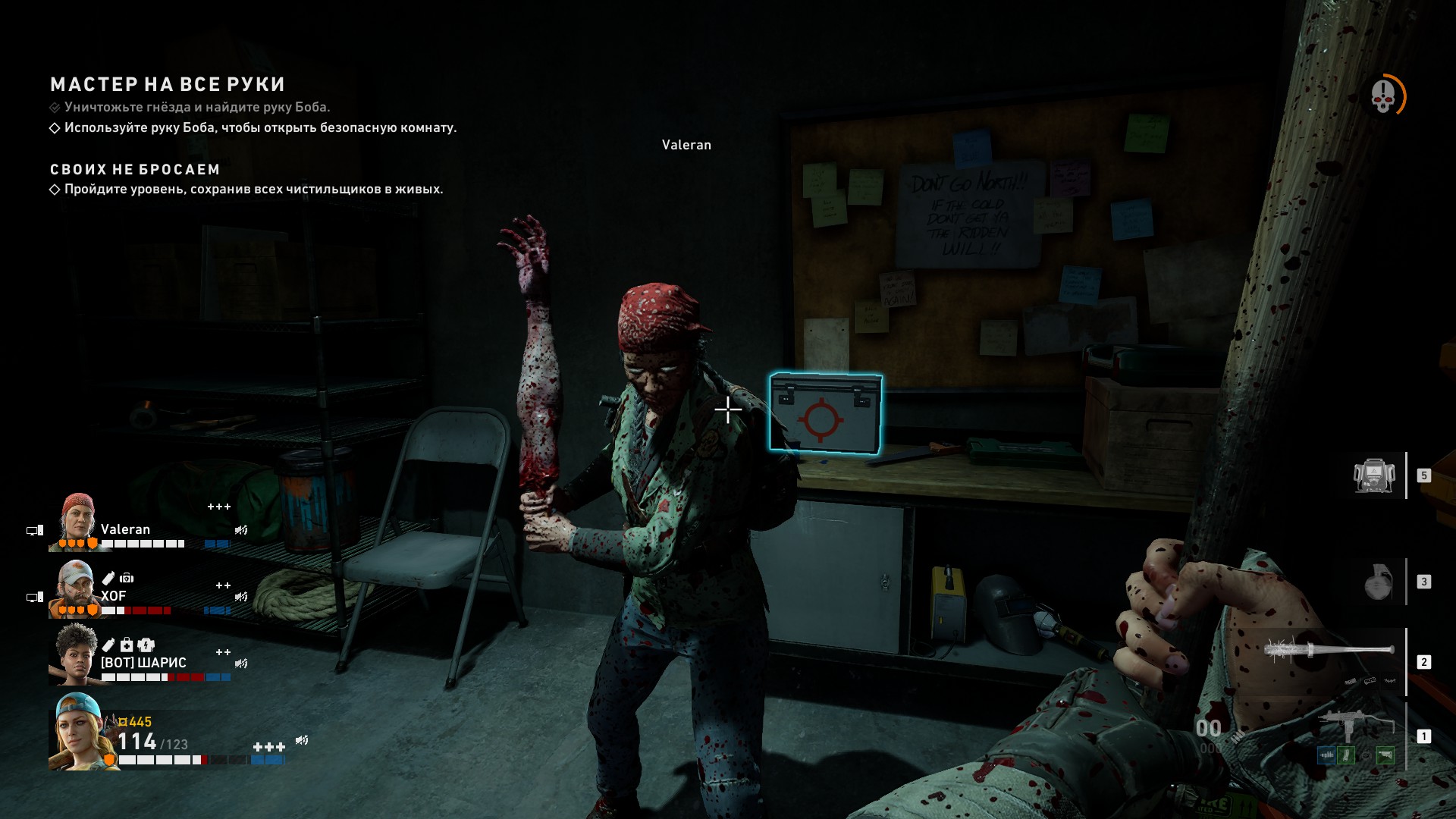Select the СВОИХ НЕ БРОСАЕМ objective
This screenshot has width=1456, height=819.
(135, 169)
